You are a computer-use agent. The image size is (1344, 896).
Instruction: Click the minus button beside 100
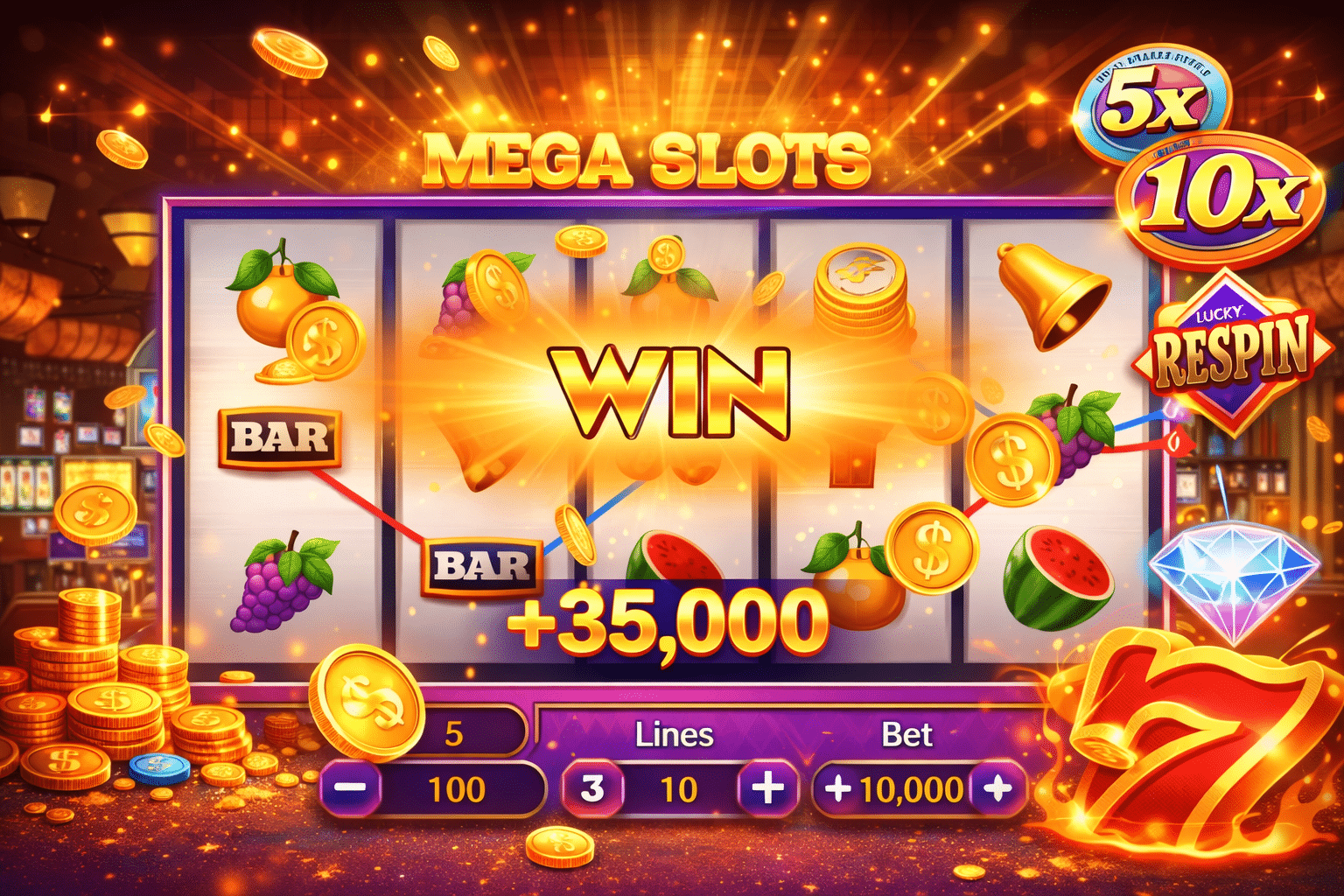click(x=351, y=788)
